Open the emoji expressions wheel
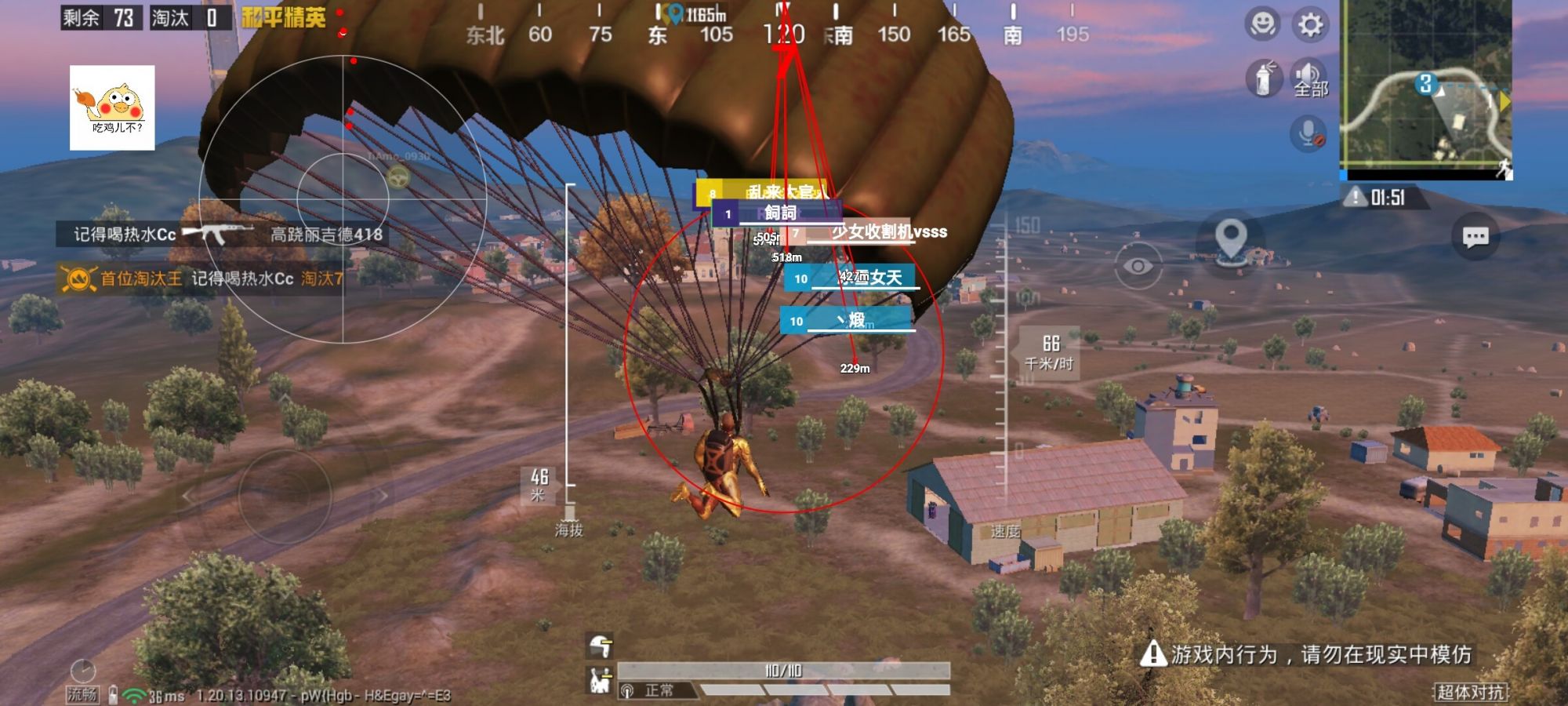The width and height of the screenshot is (1568, 706). coord(1262,25)
